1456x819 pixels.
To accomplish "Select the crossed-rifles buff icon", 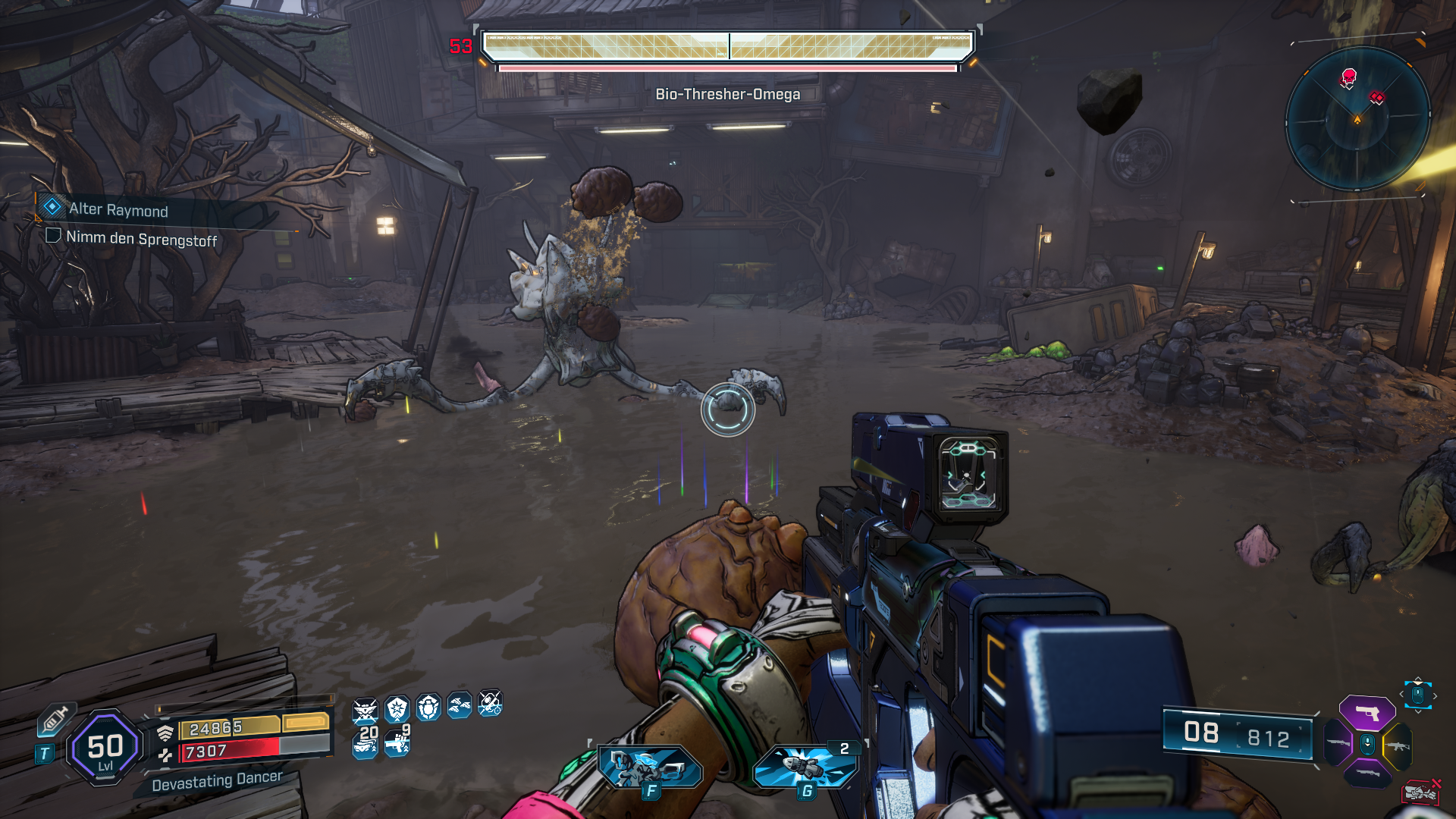I will 365,709.
